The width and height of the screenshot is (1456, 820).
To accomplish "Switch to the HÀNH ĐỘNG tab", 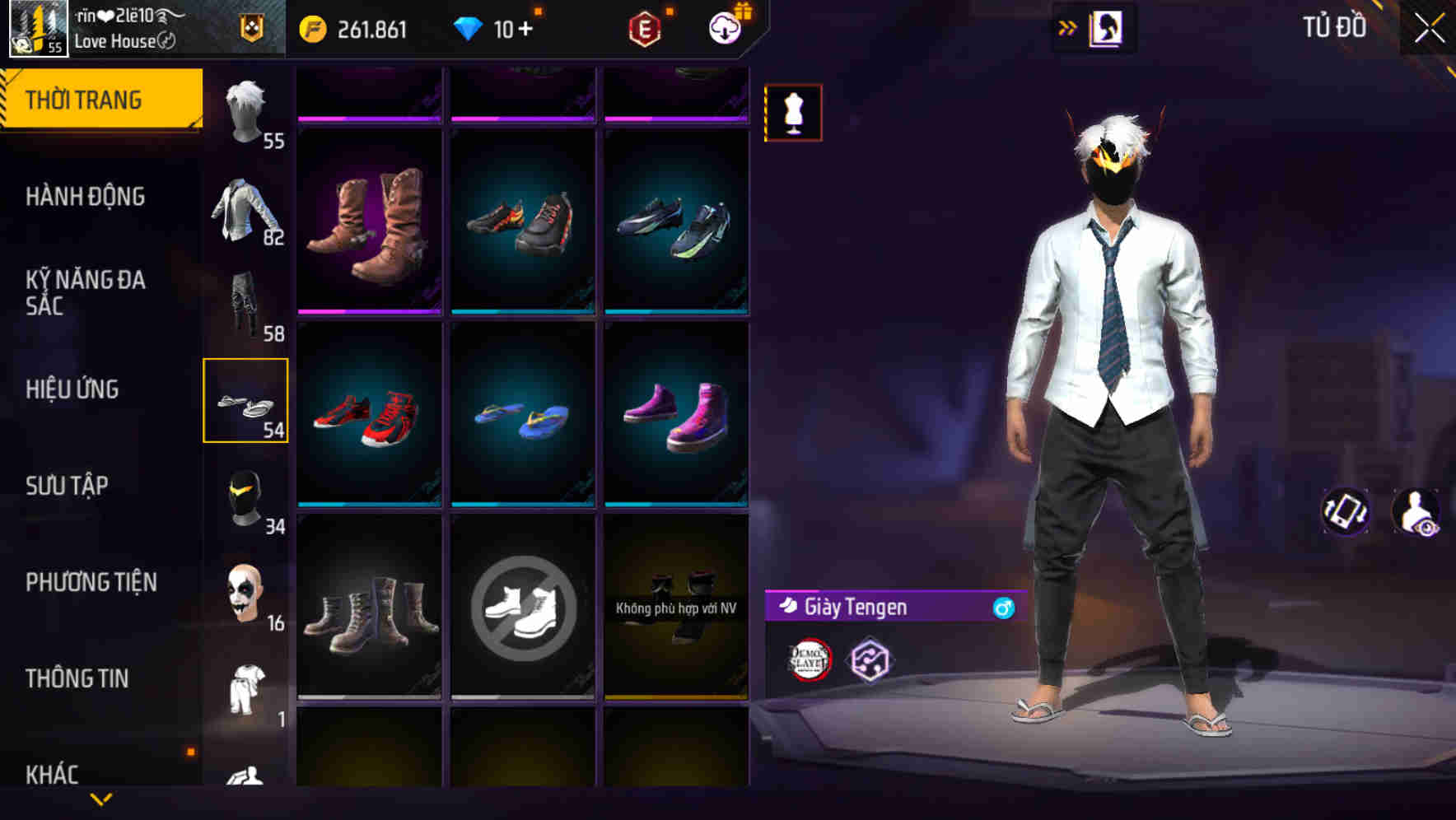I will 86,197.
